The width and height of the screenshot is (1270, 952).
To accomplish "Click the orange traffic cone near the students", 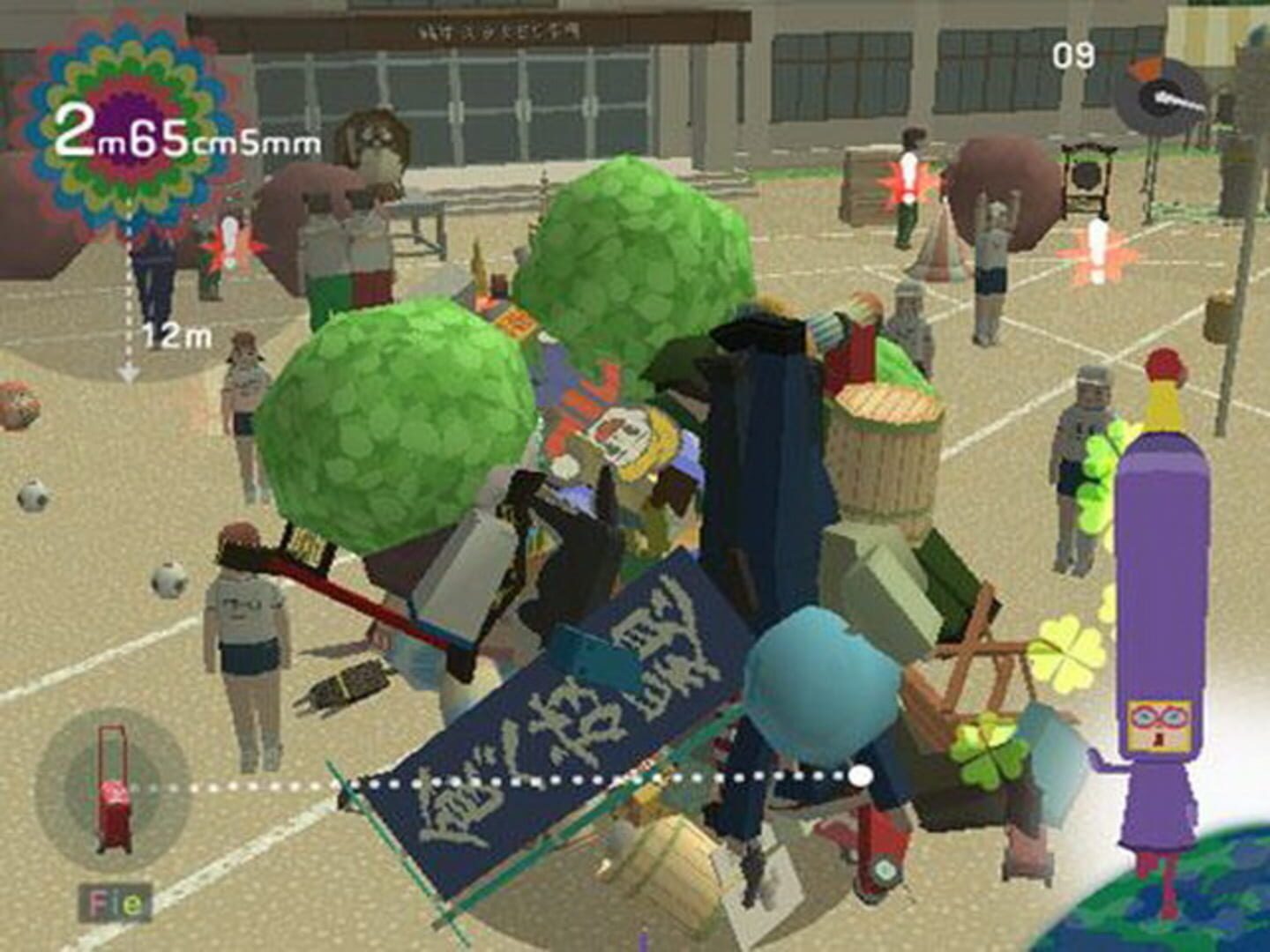I will 938,256.
